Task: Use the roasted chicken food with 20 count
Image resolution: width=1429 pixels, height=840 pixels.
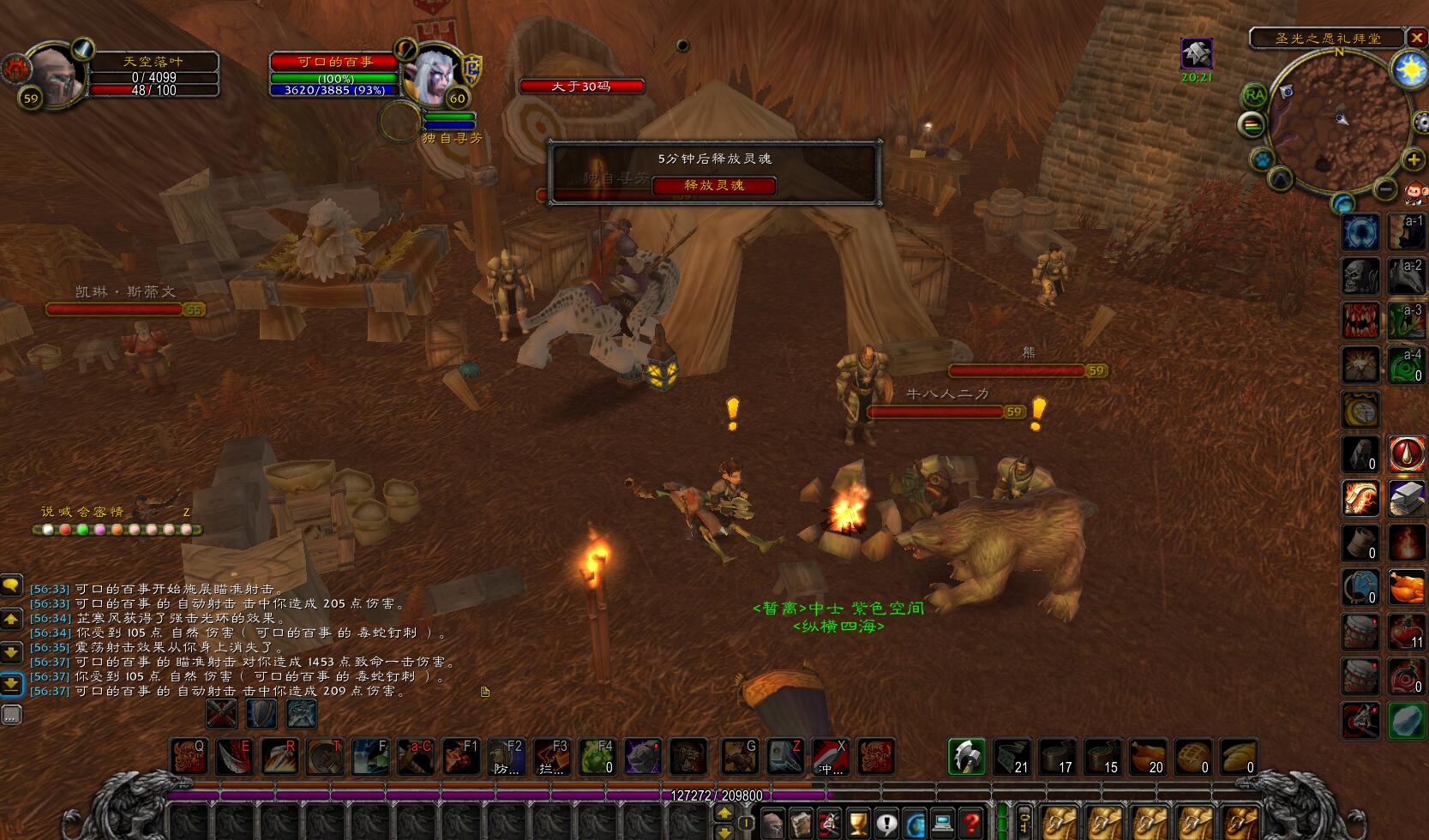Action: pyautogui.click(x=1146, y=757)
